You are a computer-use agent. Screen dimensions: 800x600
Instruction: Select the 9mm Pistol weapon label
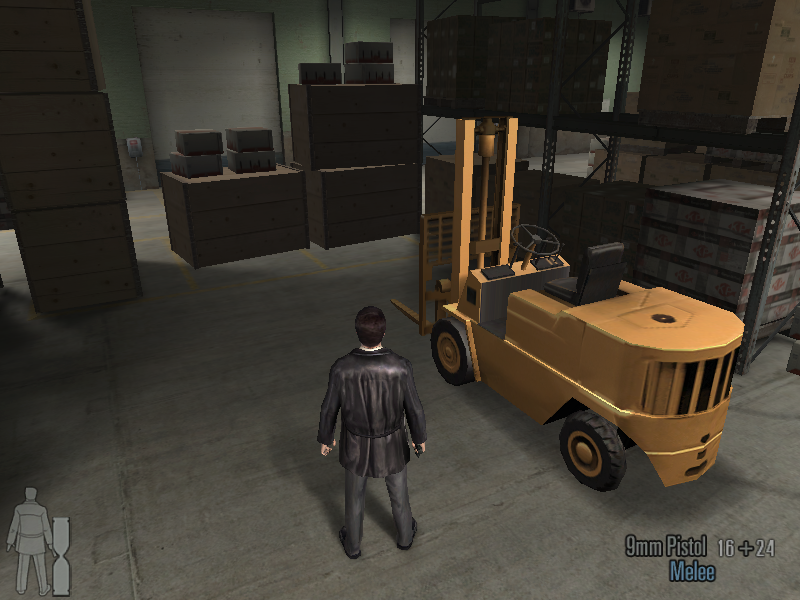[666, 547]
